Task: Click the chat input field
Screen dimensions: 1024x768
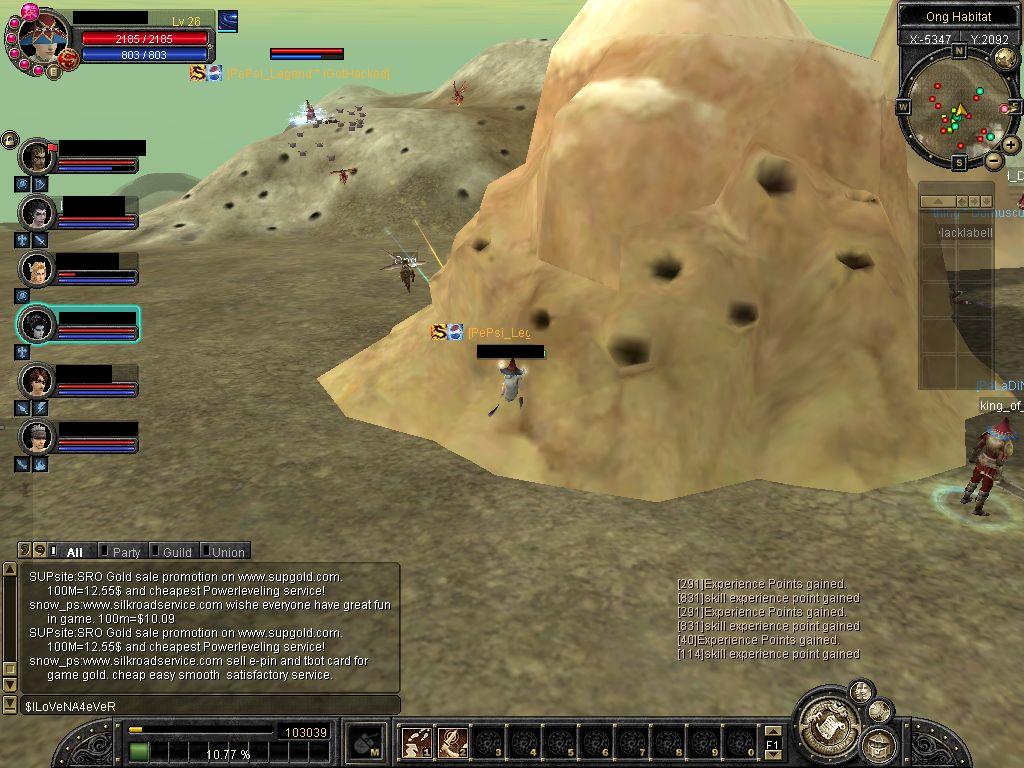Action: tap(210, 706)
